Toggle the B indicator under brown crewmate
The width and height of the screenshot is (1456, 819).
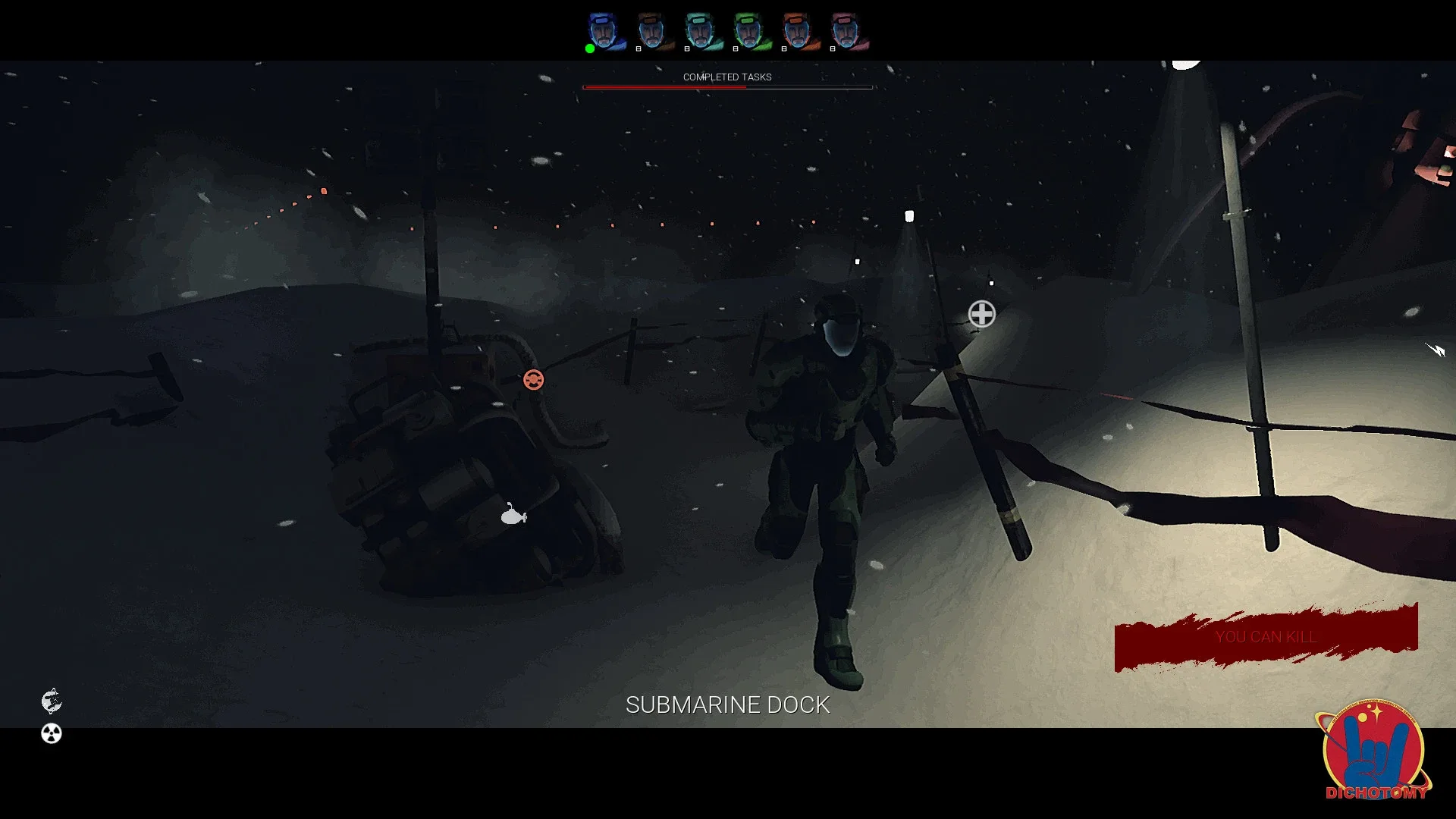click(x=639, y=49)
